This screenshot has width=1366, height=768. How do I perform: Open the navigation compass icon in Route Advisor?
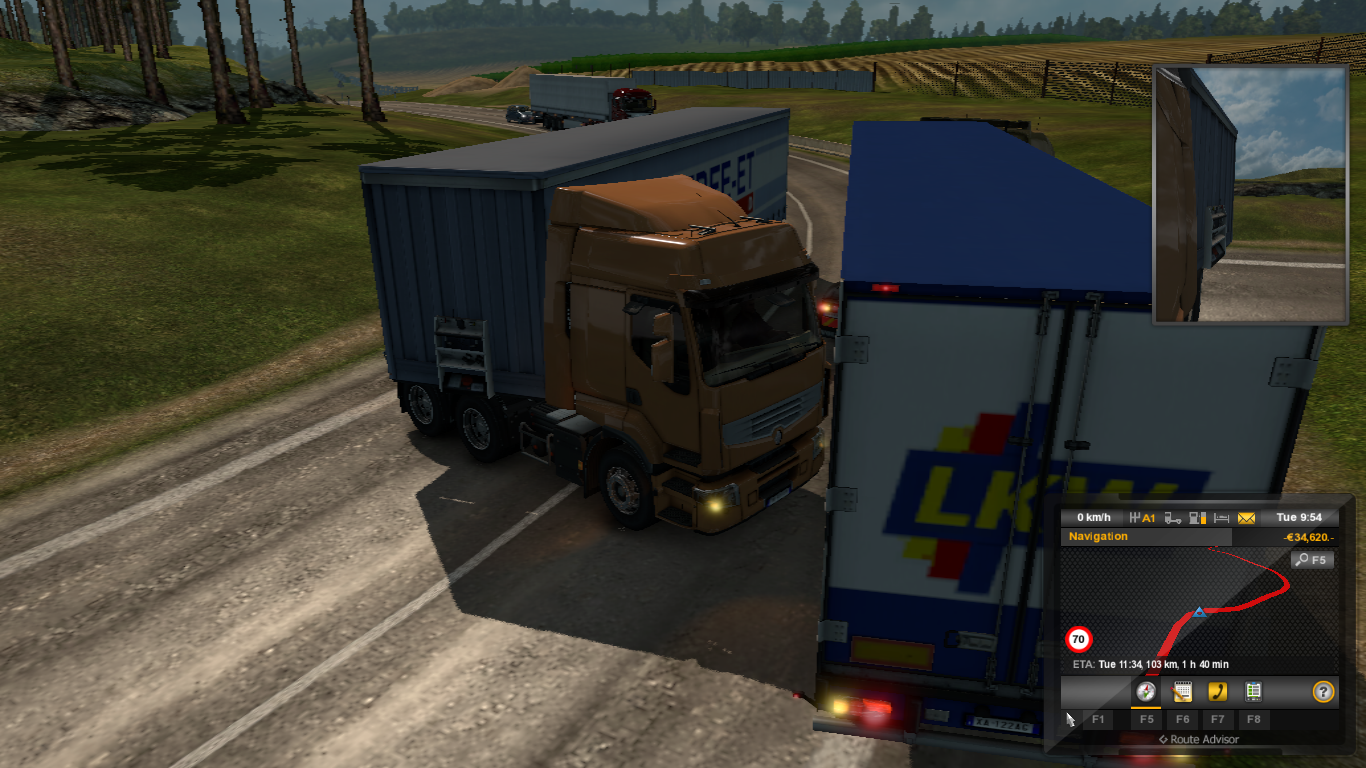tap(1146, 691)
